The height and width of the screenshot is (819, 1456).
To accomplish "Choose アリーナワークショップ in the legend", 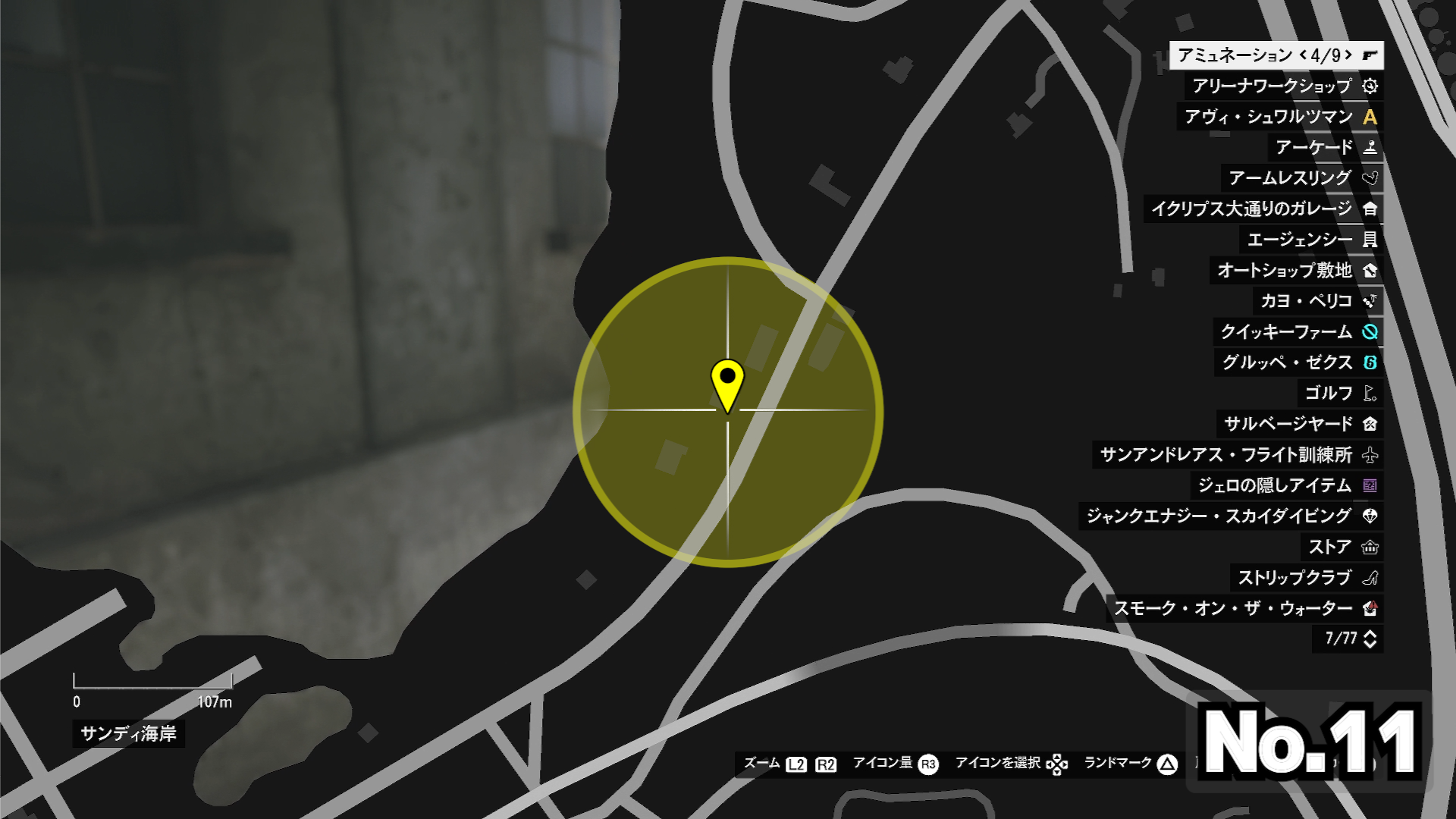I will point(1283,86).
